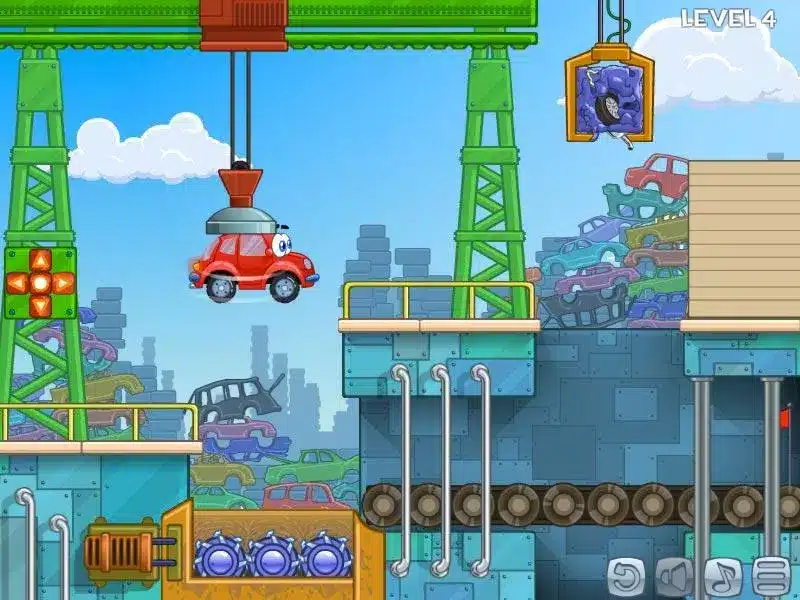
Task: Activate the crane control's center round button
Action: pyautogui.click(x=40, y=283)
